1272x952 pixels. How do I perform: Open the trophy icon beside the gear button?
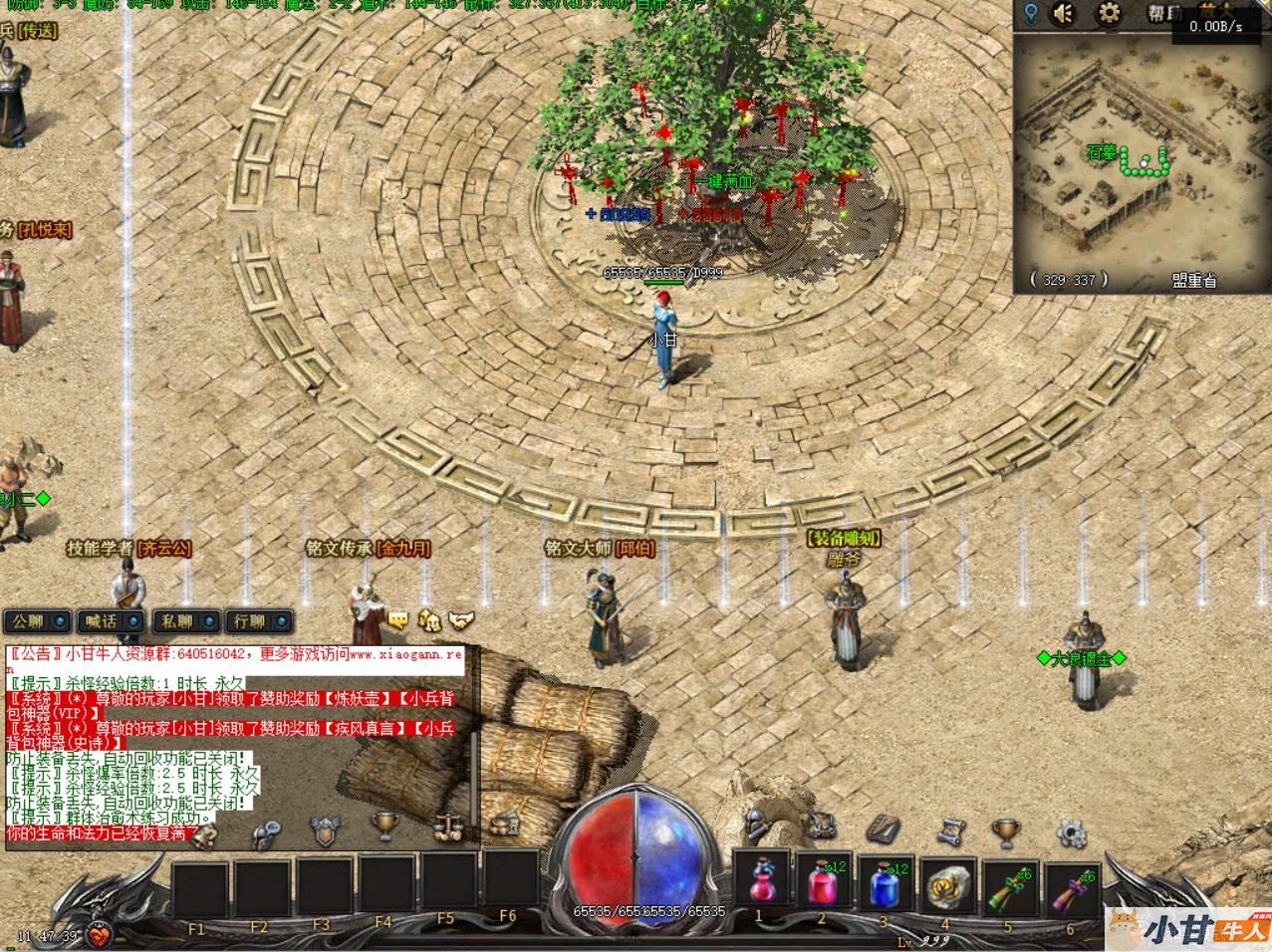pyautogui.click(x=1006, y=829)
